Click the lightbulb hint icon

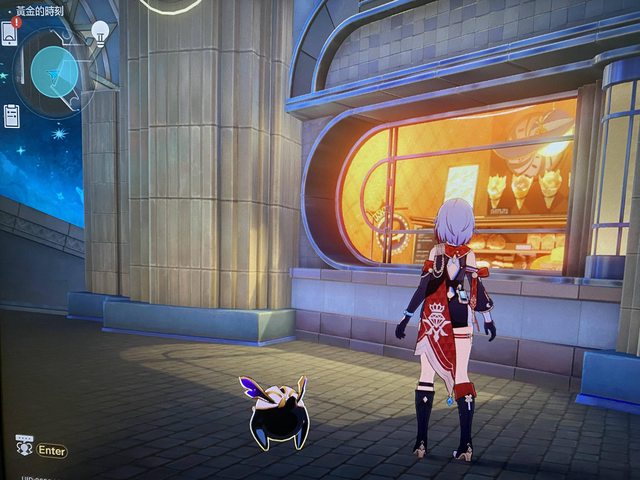100,33
